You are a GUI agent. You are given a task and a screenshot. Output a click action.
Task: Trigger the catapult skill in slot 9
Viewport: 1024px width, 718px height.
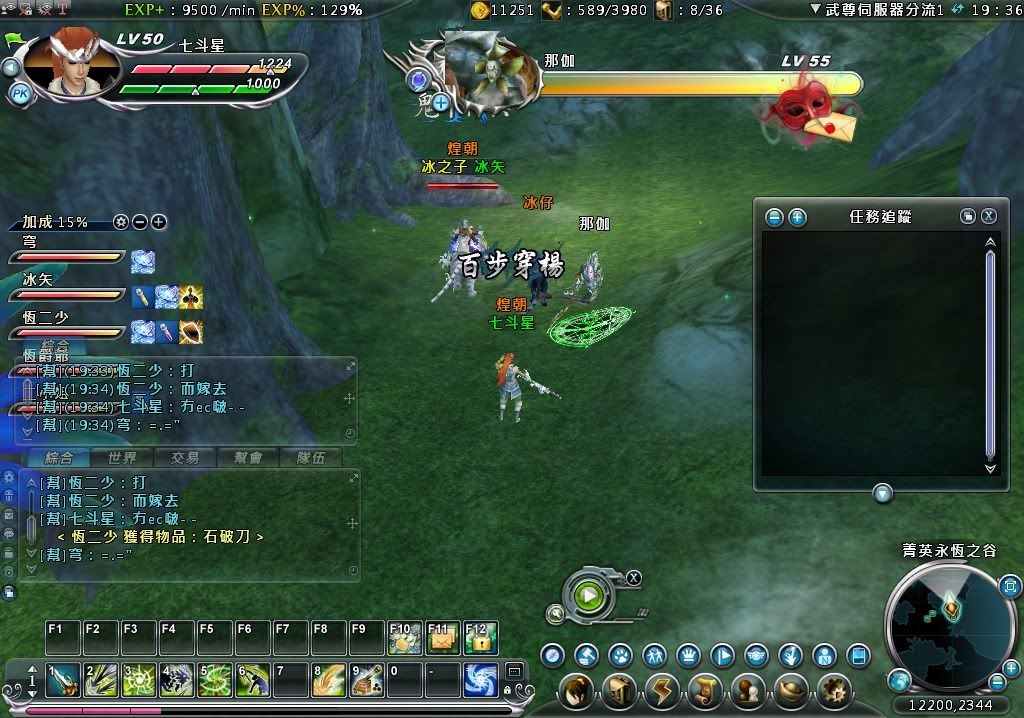click(x=367, y=680)
